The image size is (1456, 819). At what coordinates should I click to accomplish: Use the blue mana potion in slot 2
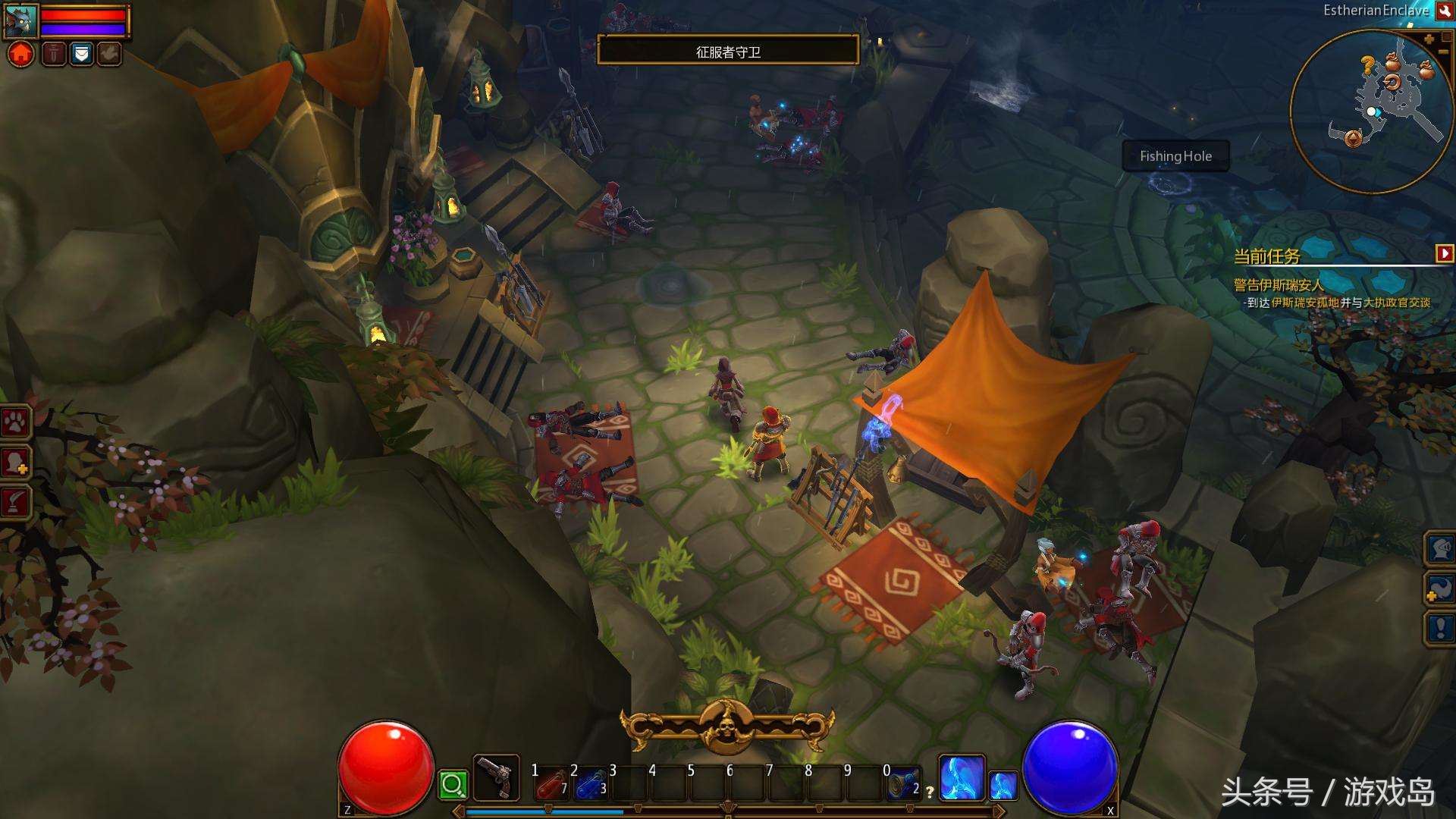tap(591, 784)
